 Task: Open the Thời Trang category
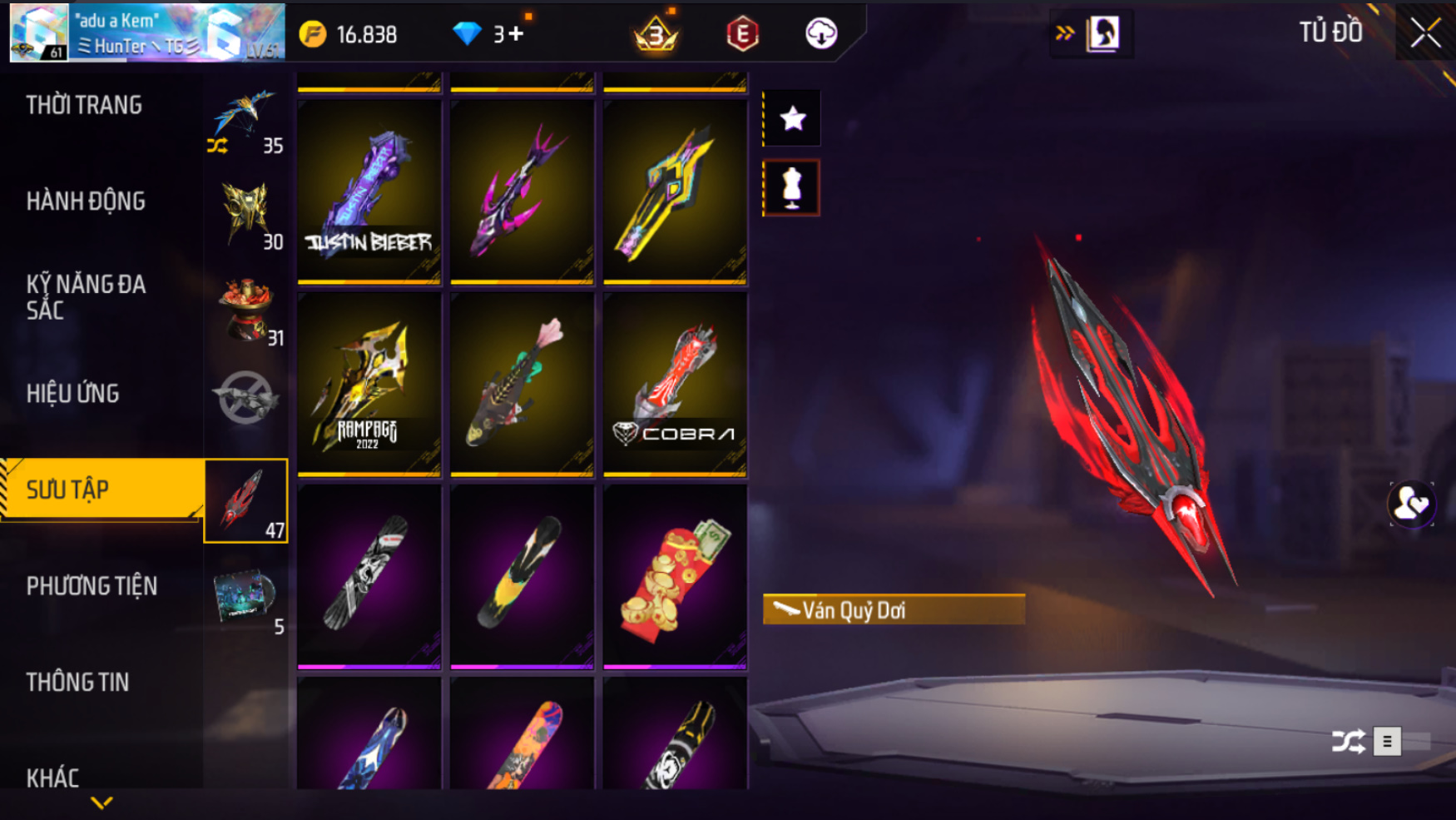click(84, 106)
